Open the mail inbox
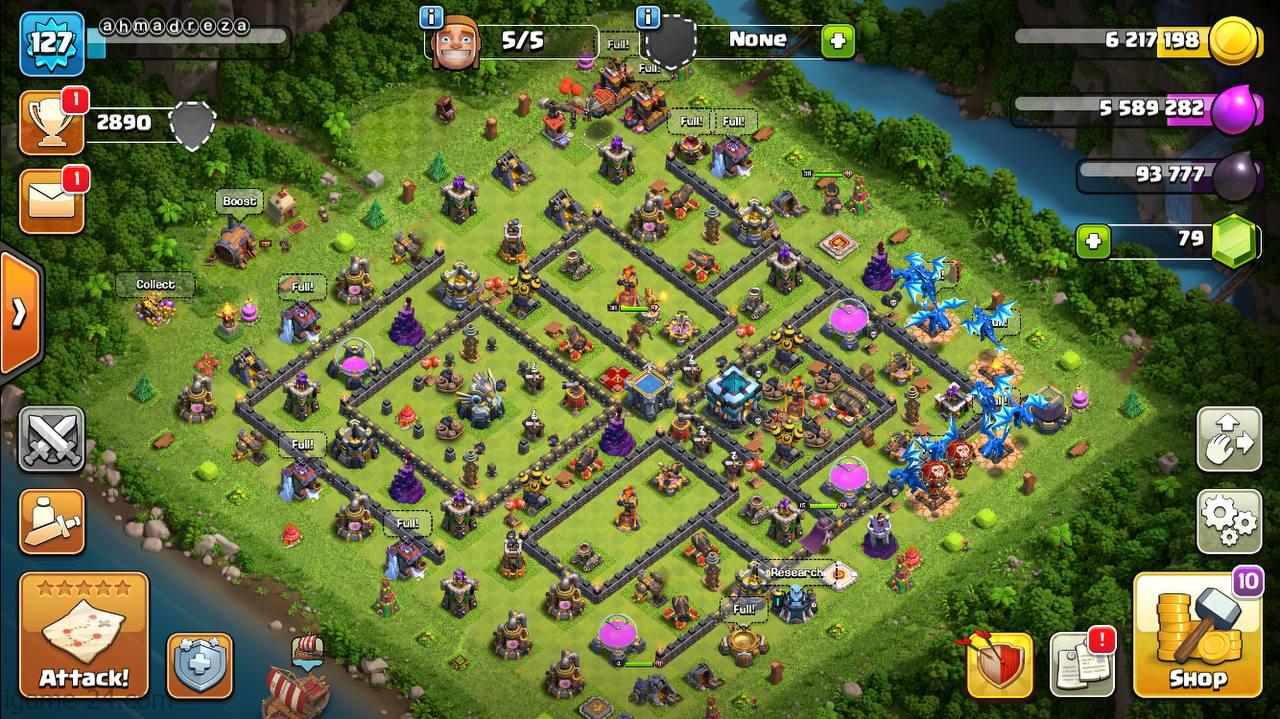 (x=52, y=201)
